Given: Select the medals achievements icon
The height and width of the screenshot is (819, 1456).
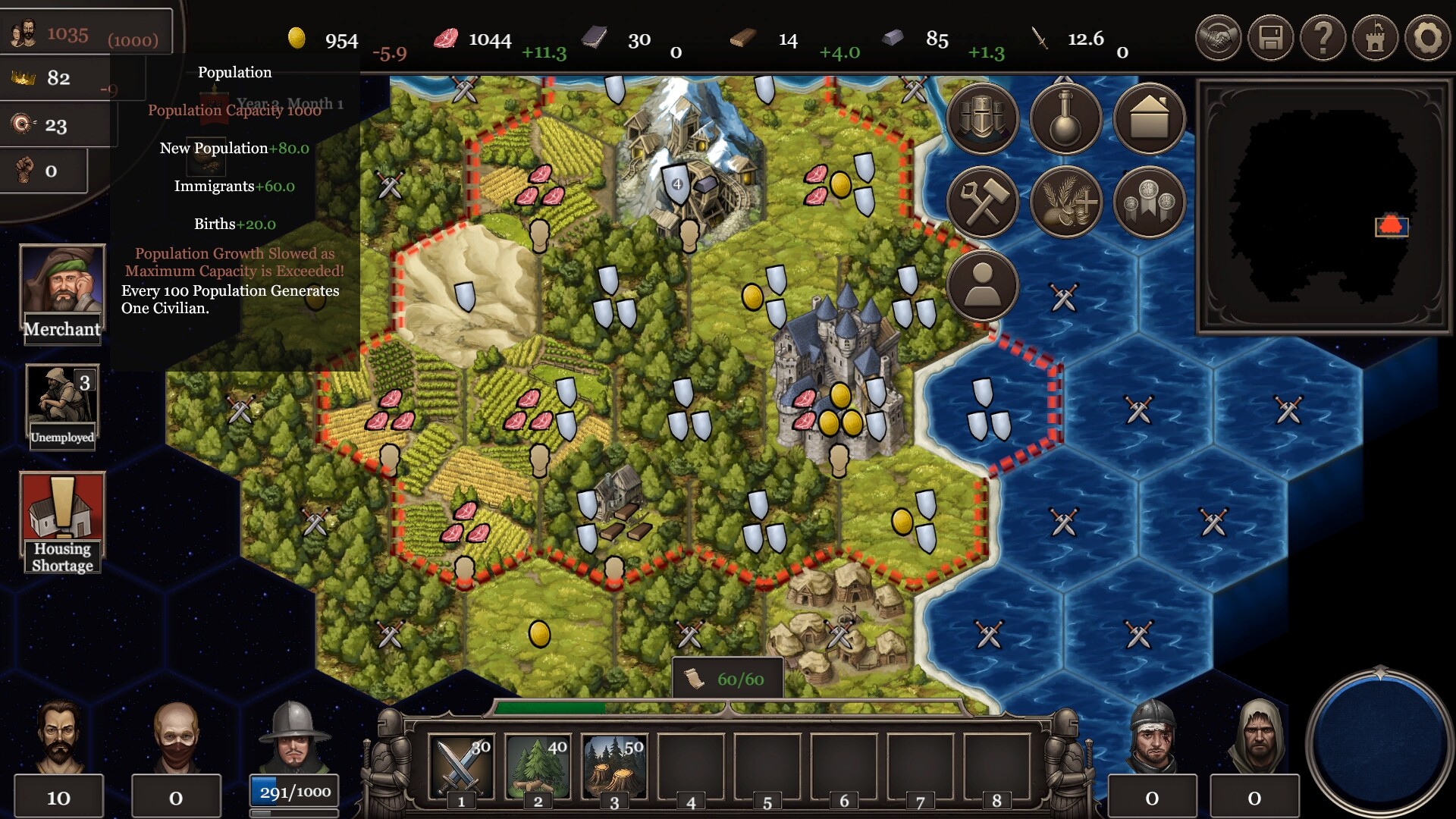Looking at the screenshot, I should (1148, 202).
